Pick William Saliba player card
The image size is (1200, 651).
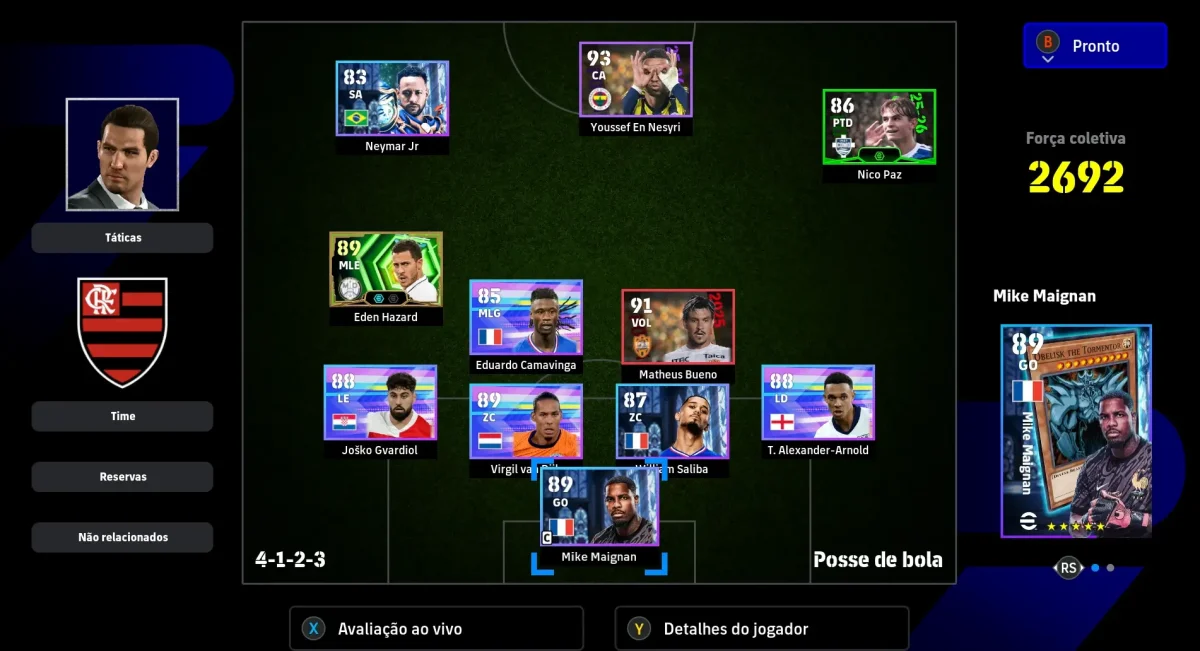[x=672, y=422]
